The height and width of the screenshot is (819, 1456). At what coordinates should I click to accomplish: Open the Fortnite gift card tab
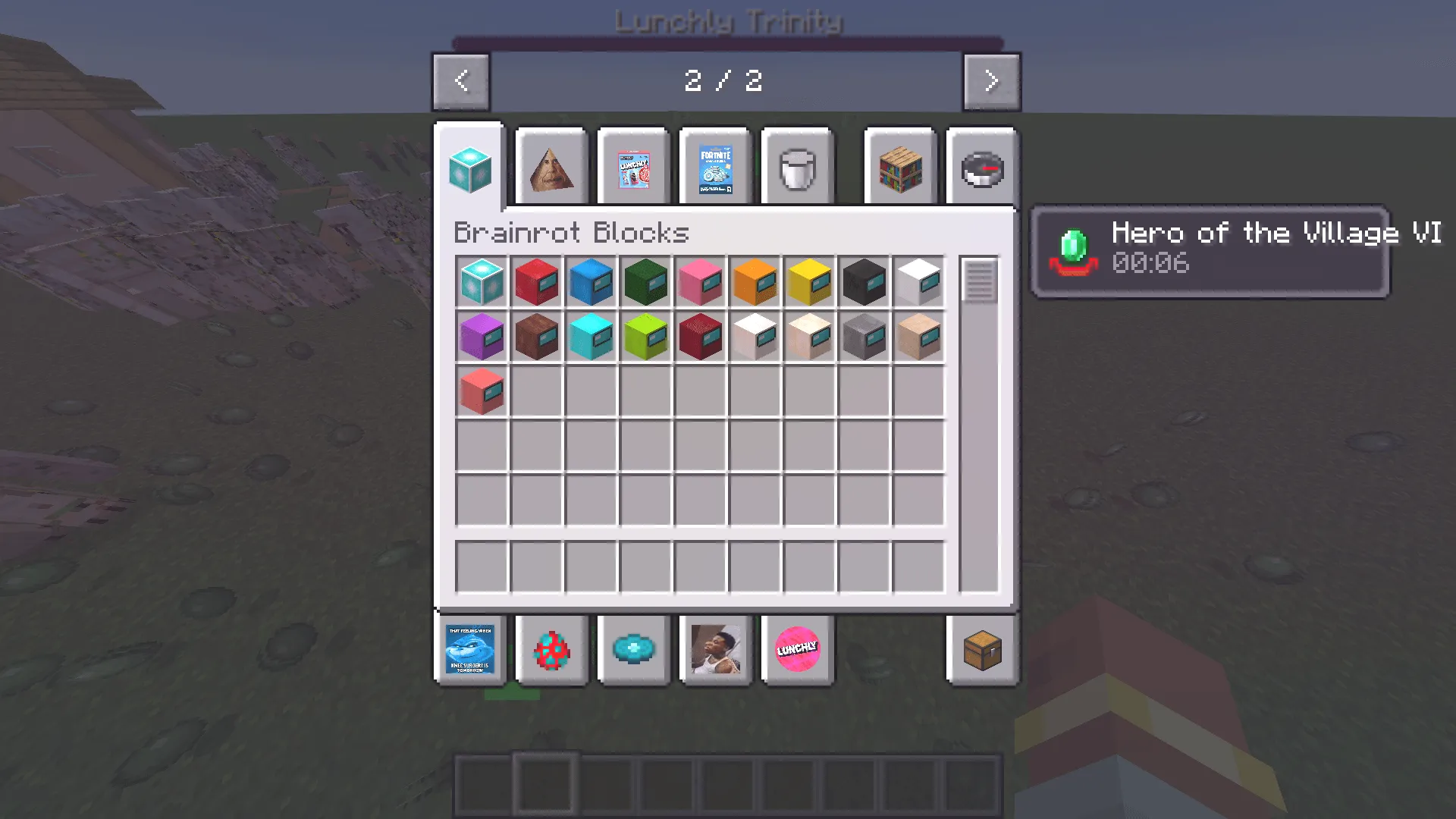tap(714, 167)
